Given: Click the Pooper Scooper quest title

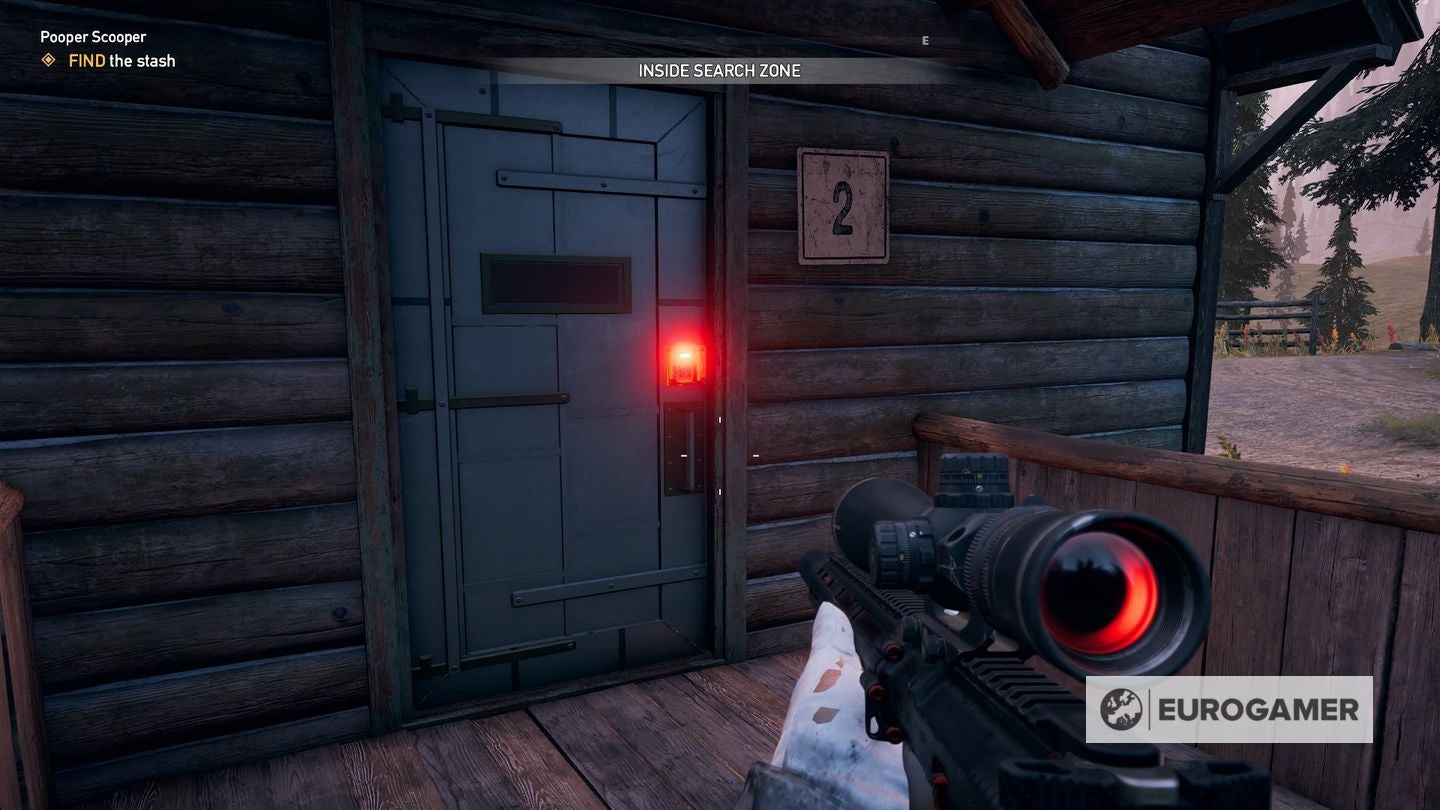Looking at the screenshot, I should [x=95, y=36].
